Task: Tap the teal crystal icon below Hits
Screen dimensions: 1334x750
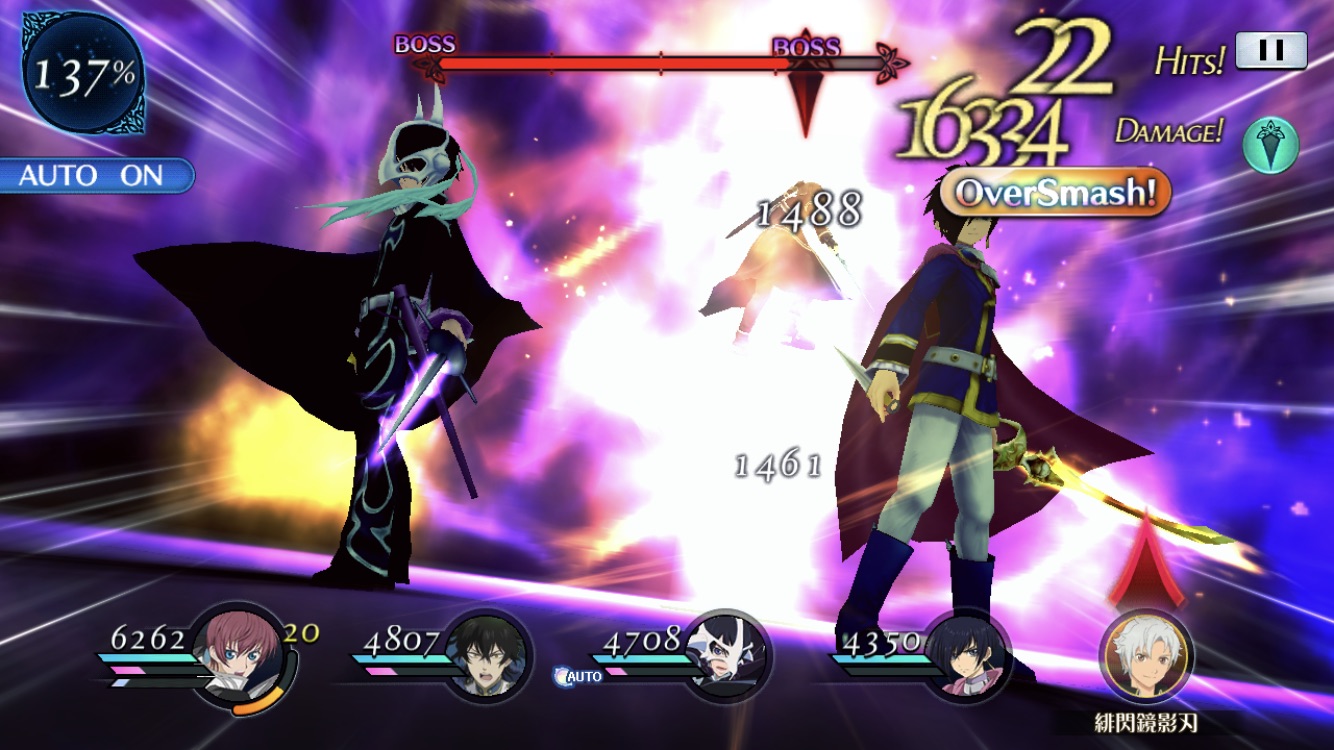Action: pos(1271,146)
